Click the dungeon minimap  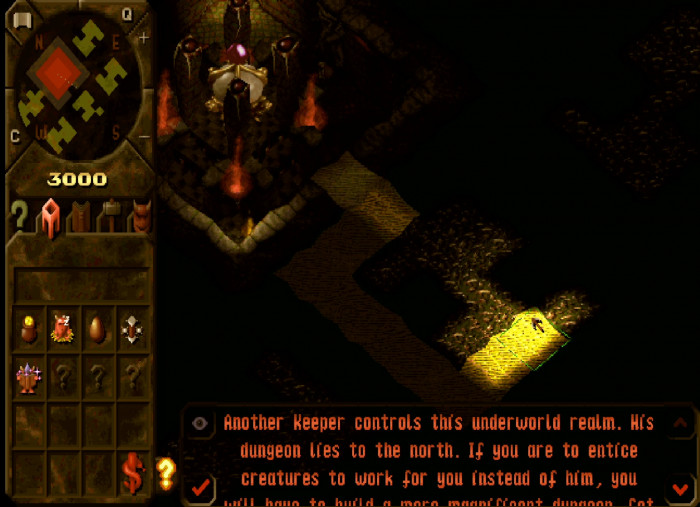point(76,82)
